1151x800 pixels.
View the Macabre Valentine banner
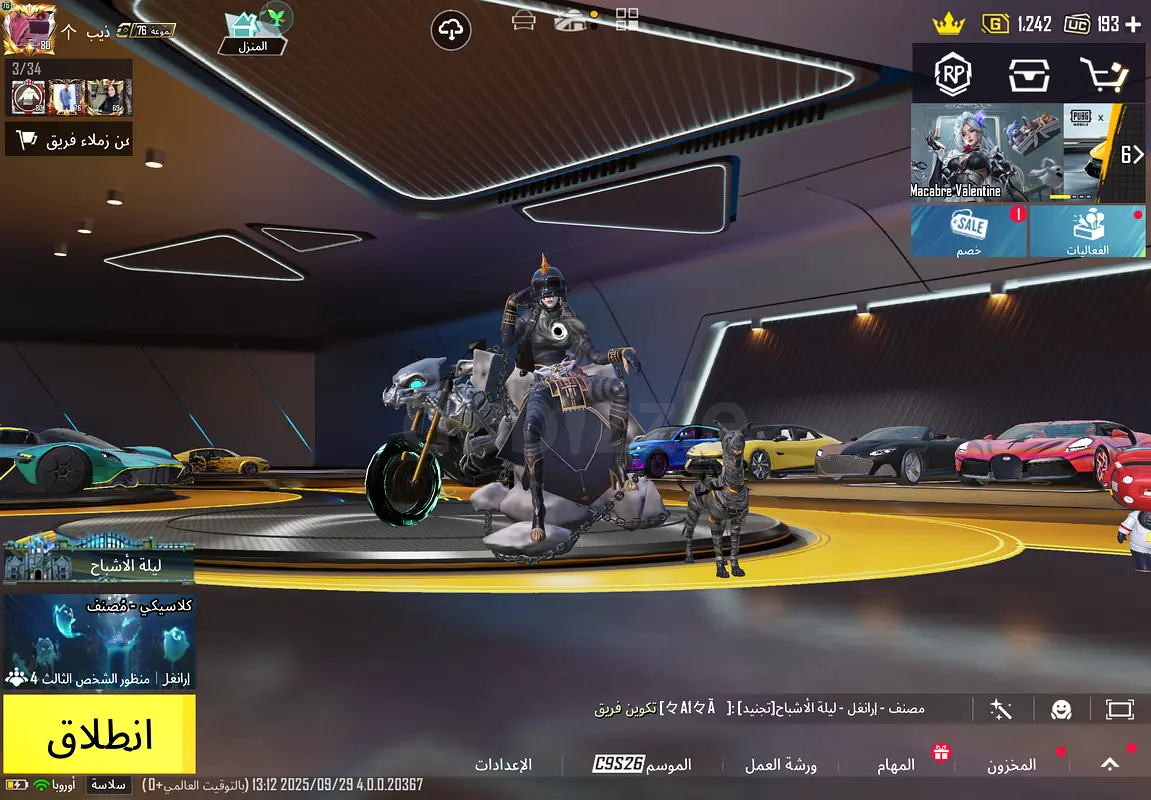(x=985, y=152)
